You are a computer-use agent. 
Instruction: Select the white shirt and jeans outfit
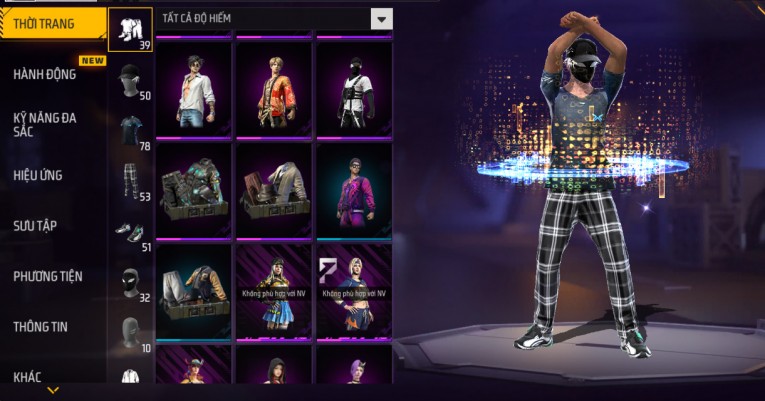(194, 89)
